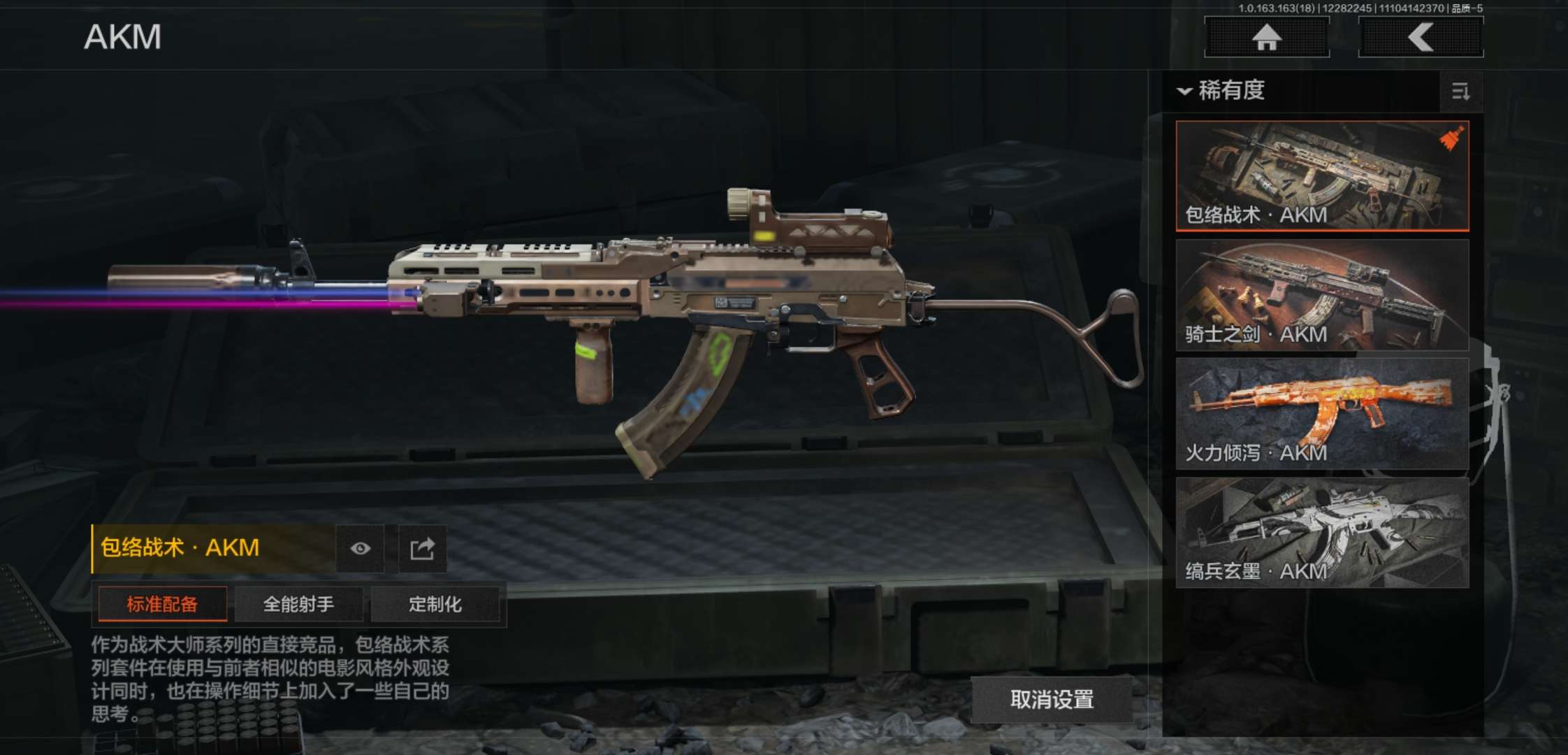Switch to the 全能射手 tab
Screen dimensions: 1568x755
(x=298, y=604)
